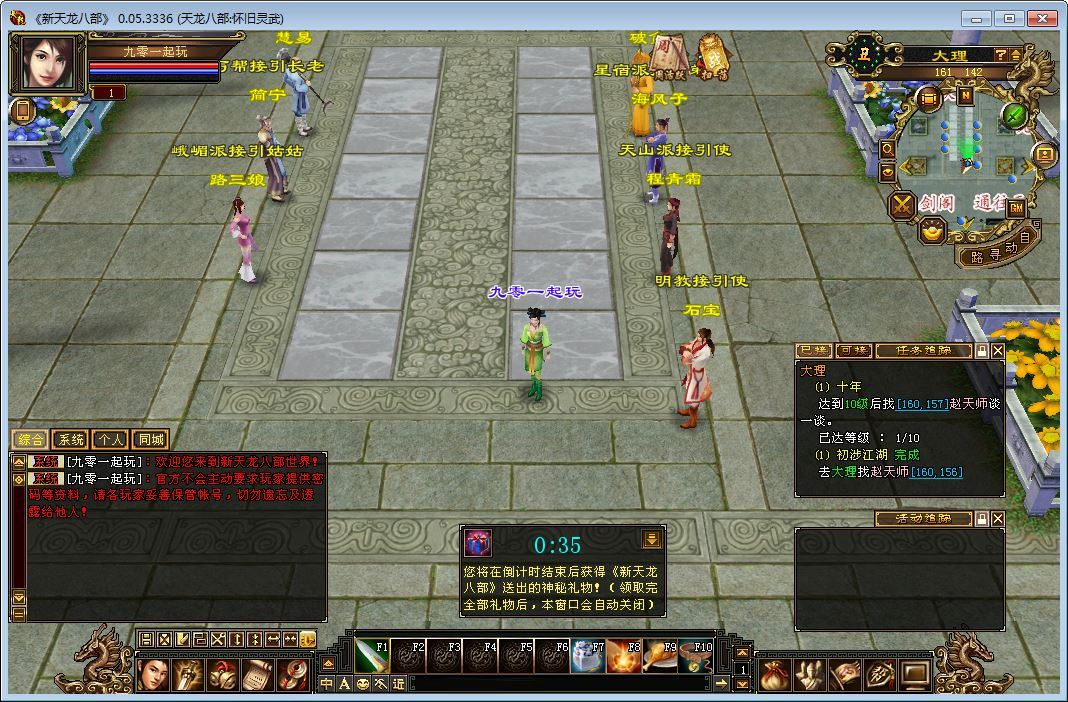Select the 同城 chat tab
This screenshot has width=1068, height=702.
[x=150, y=440]
